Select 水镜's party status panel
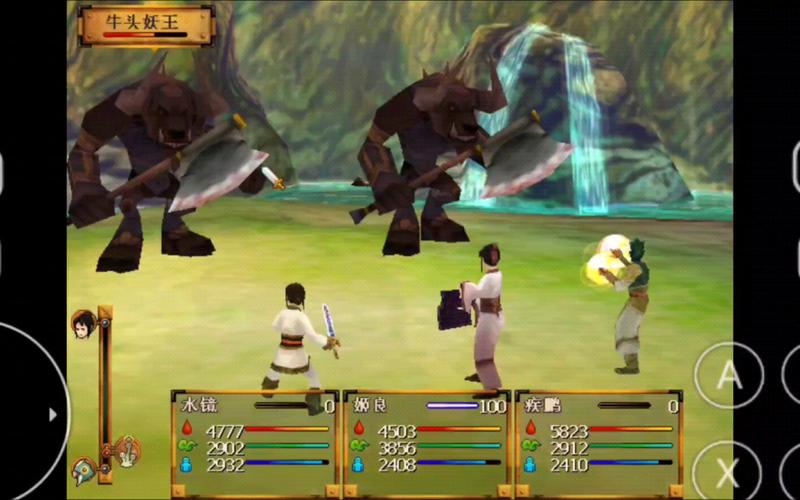Viewport: 800px width, 500px height. click(x=254, y=442)
